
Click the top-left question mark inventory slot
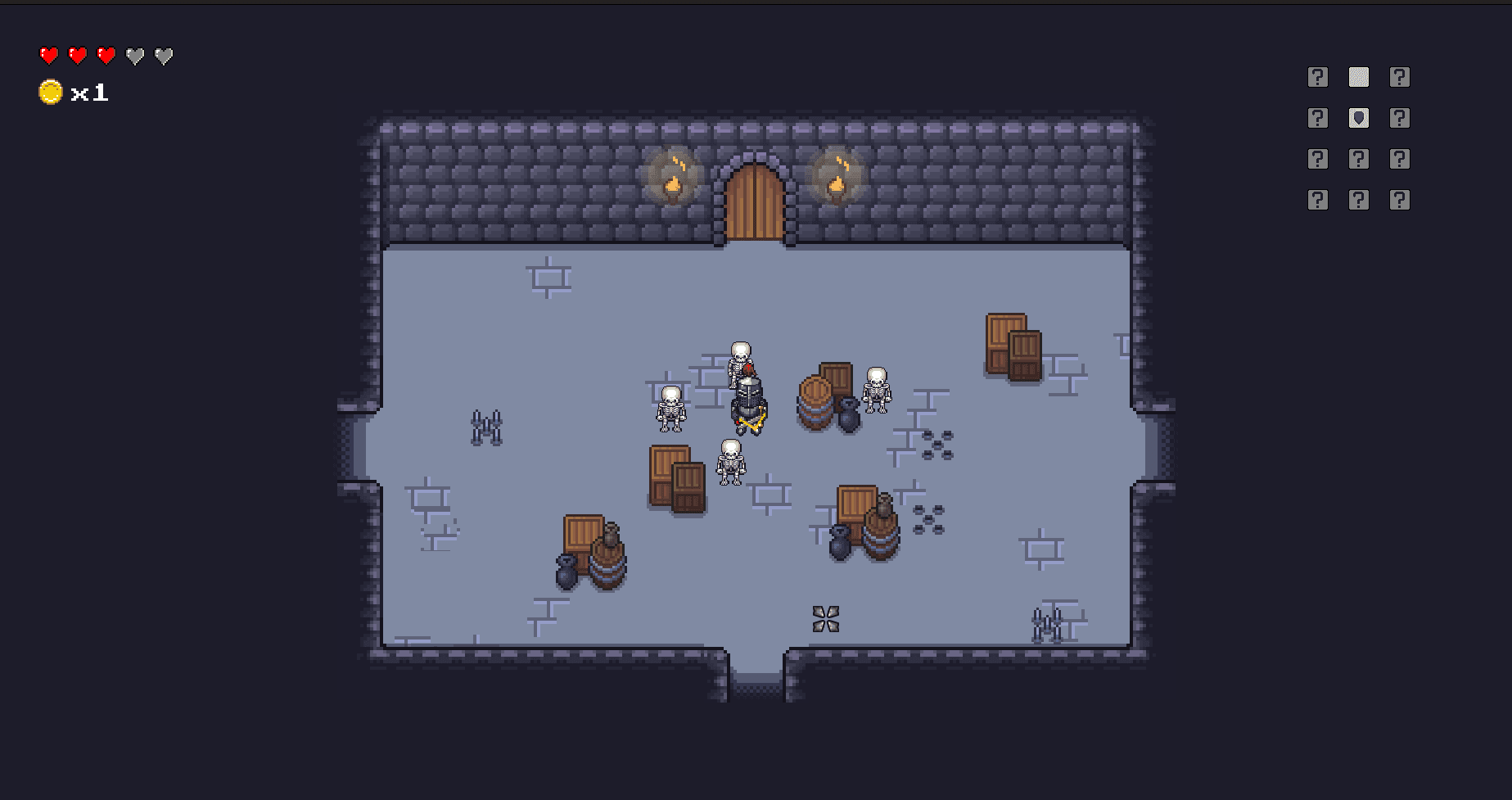(x=1317, y=76)
